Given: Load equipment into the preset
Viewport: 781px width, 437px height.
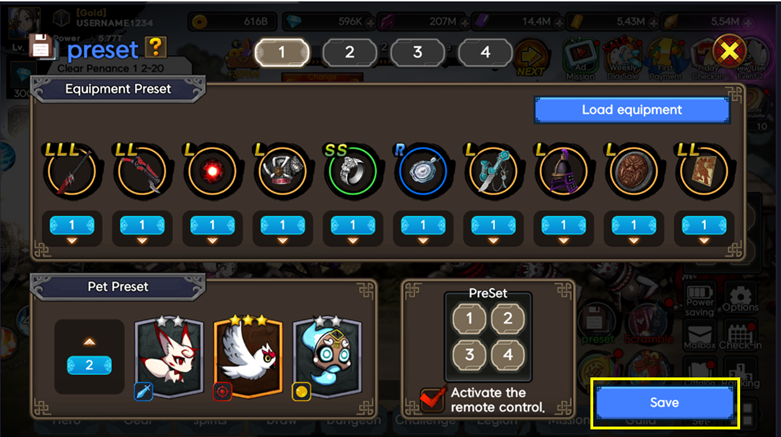Looking at the screenshot, I should (x=631, y=110).
